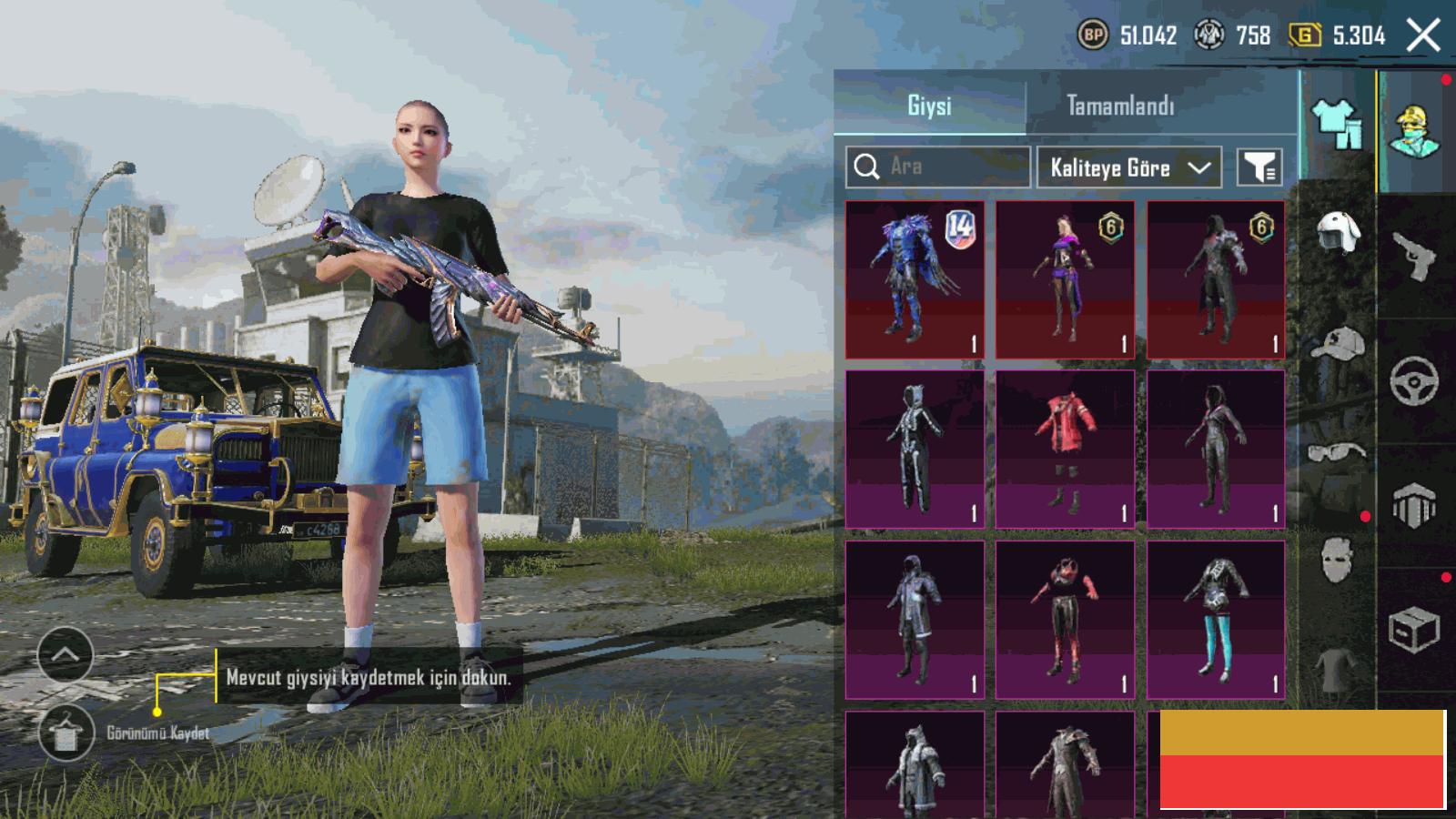Open the crate box section
Screen dimensions: 1456x819
[x=1415, y=628]
